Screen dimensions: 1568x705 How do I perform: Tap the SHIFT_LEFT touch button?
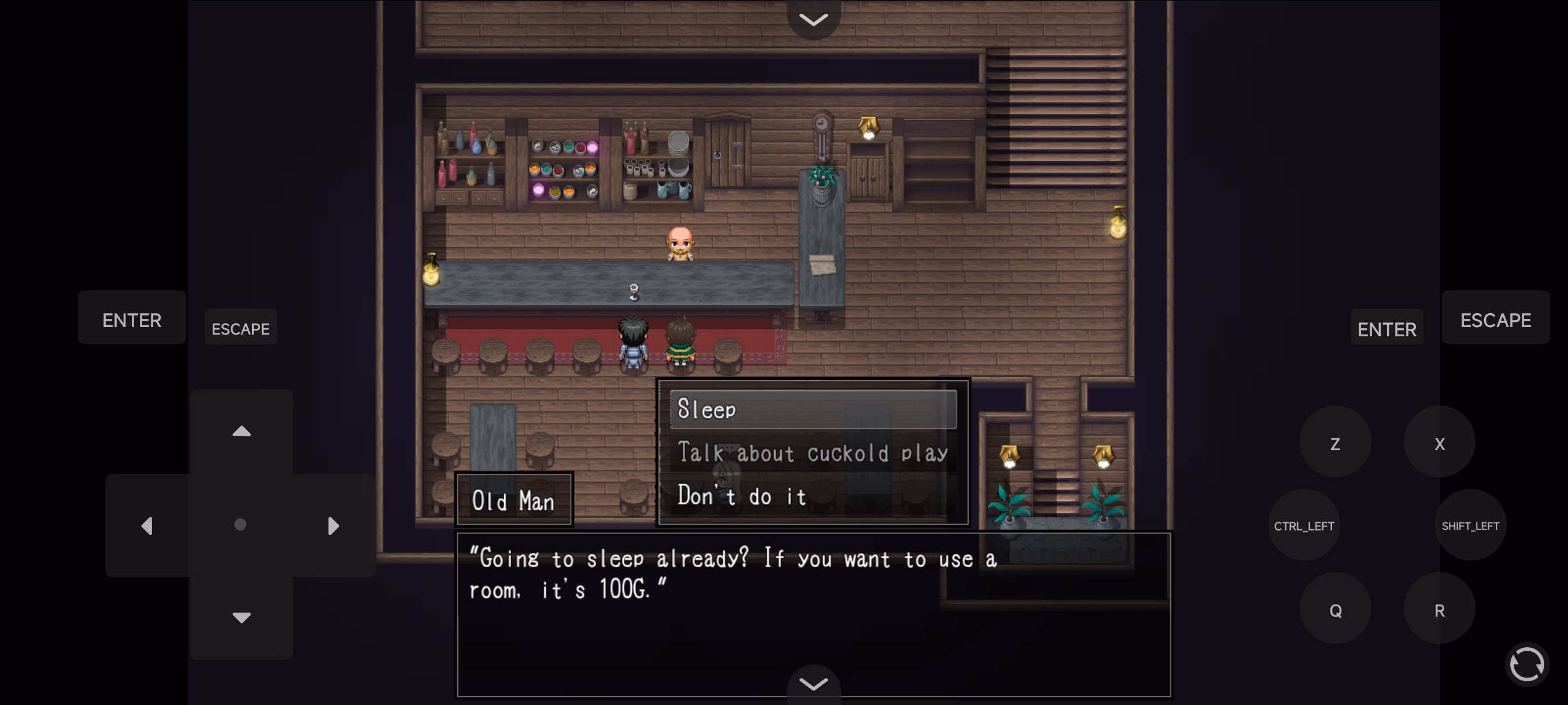click(1470, 526)
